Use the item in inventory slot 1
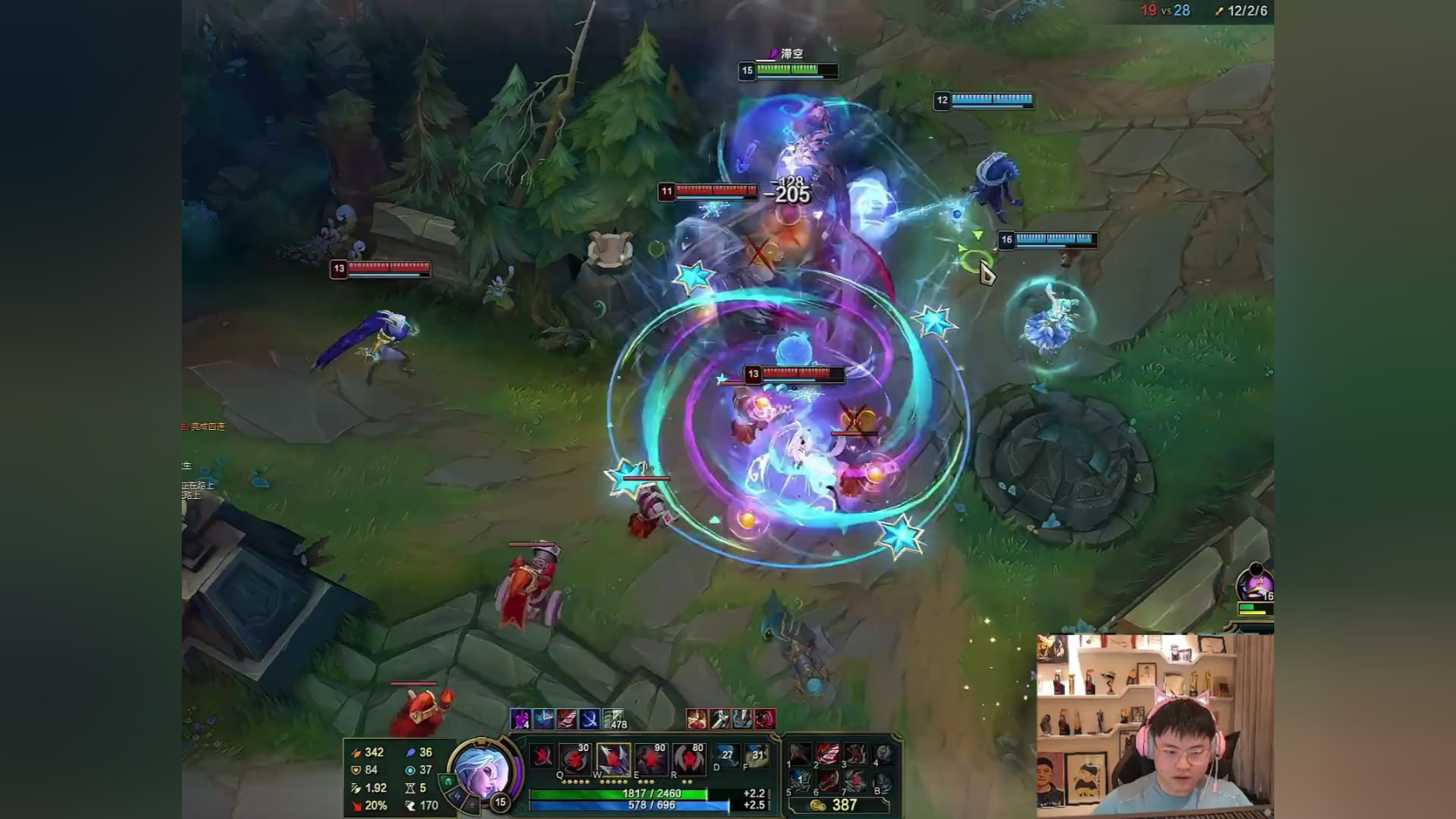 click(800, 754)
